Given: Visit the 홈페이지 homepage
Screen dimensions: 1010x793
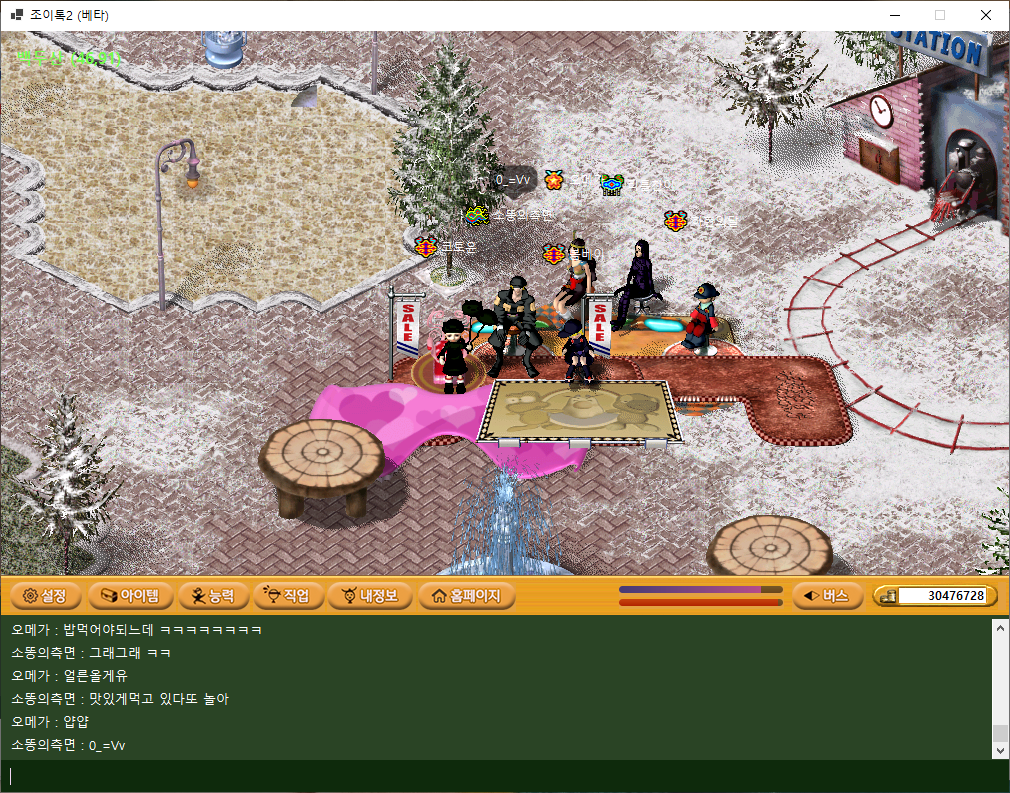Looking at the screenshot, I should (x=466, y=596).
